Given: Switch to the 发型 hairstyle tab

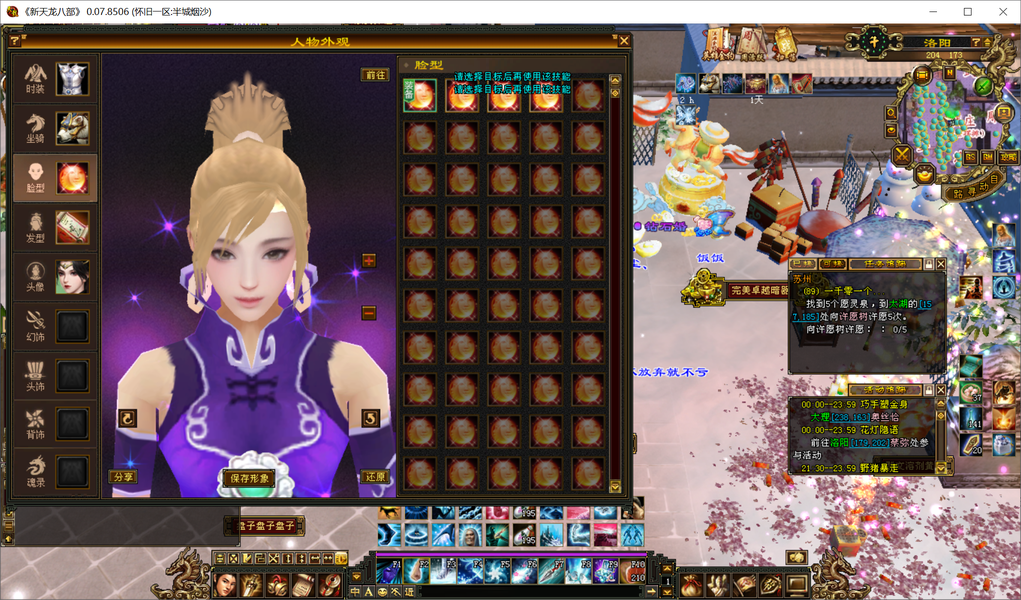Looking at the screenshot, I should (55, 227).
